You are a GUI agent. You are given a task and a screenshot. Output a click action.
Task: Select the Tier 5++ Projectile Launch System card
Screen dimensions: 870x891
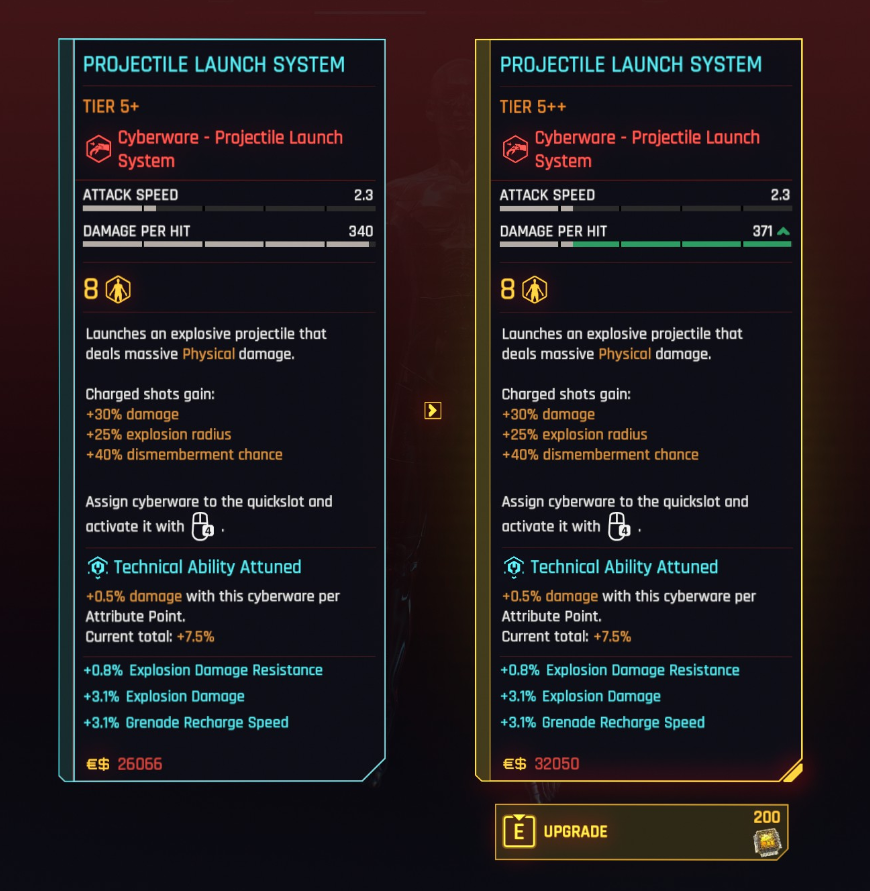pyautogui.click(x=639, y=410)
